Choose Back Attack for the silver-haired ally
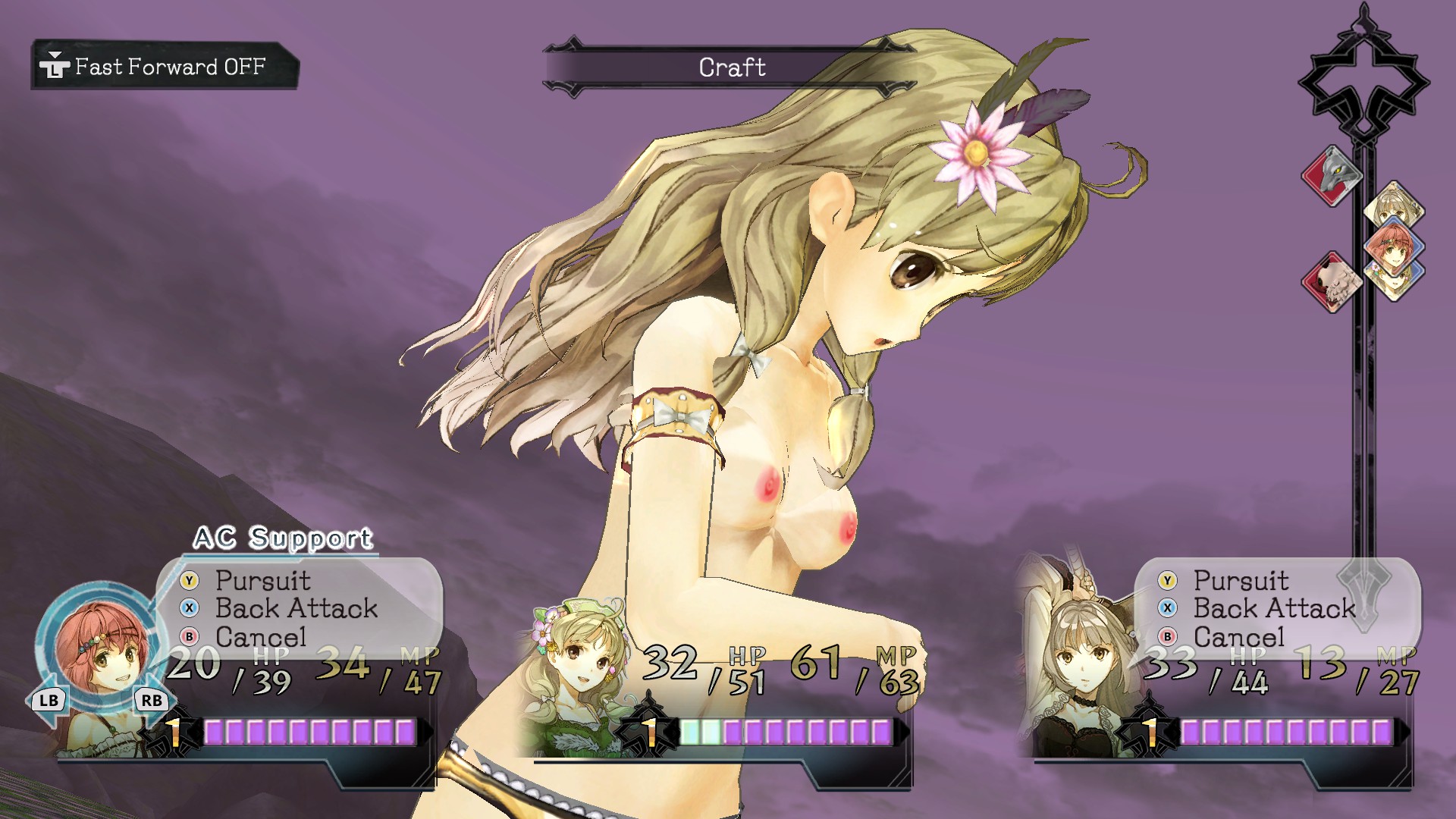Image resolution: width=1456 pixels, height=819 pixels. click(x=1274, y=608)
